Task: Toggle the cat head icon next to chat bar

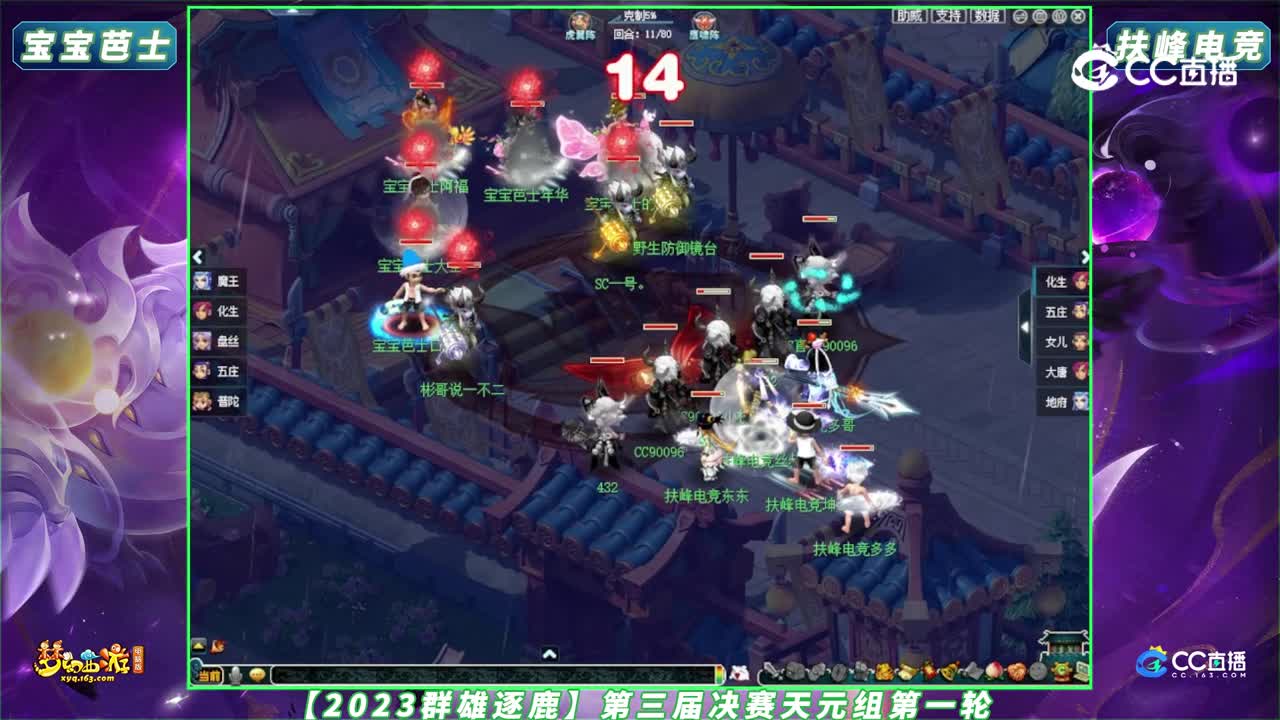Action: tap(738, 673)
